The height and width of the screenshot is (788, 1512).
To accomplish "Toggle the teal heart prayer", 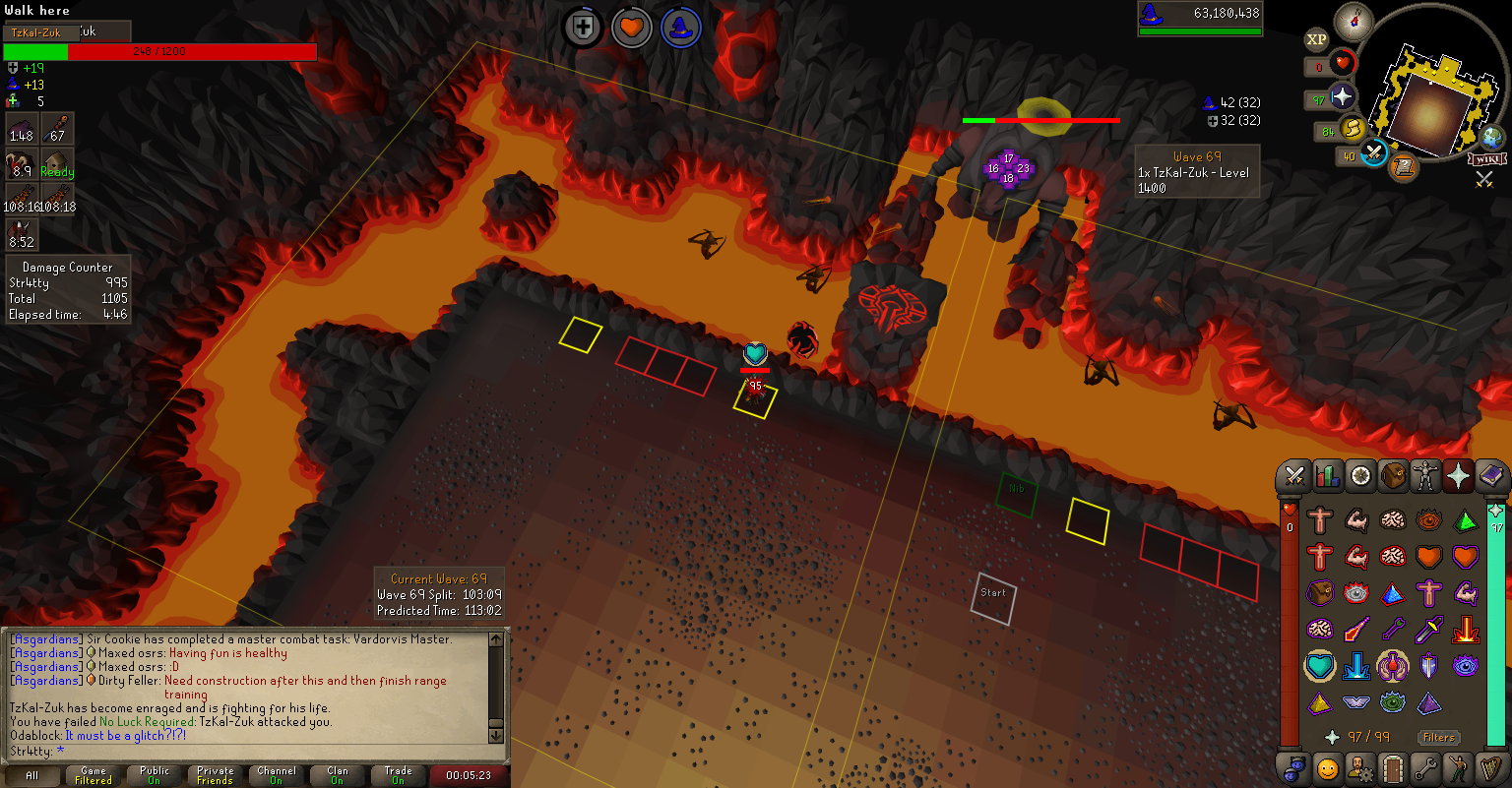I will (x=1319, y=666).
